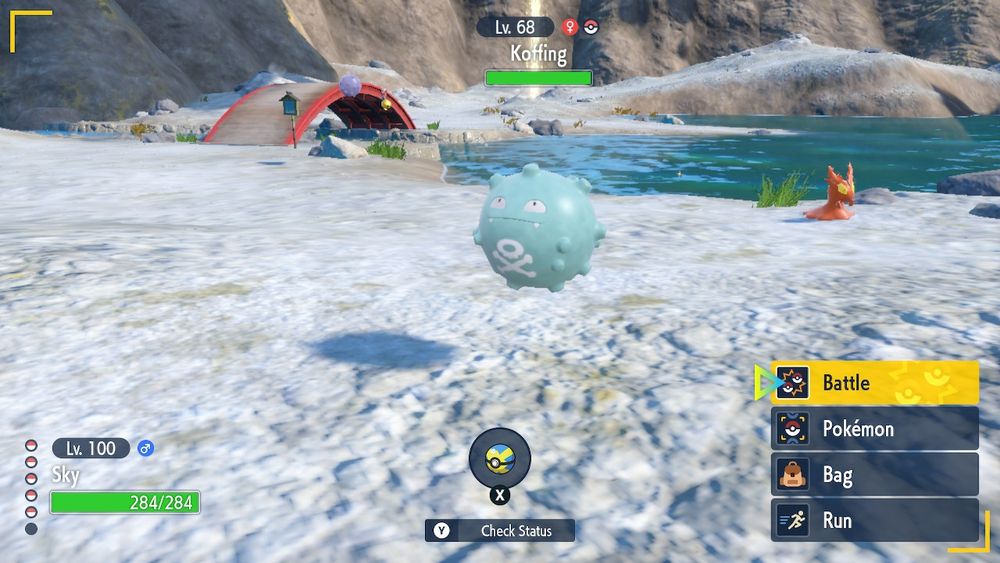Throw the Quick Ball icon
This screenshot has height=563, width=1000.
pyautogui.click(x=499, y=459)
